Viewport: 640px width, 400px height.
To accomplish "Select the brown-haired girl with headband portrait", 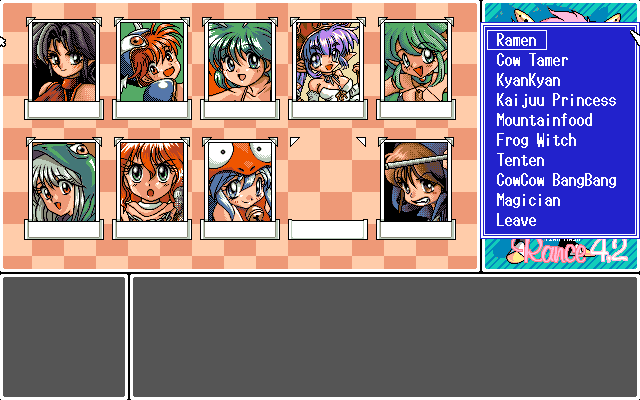I will point(415,181).
